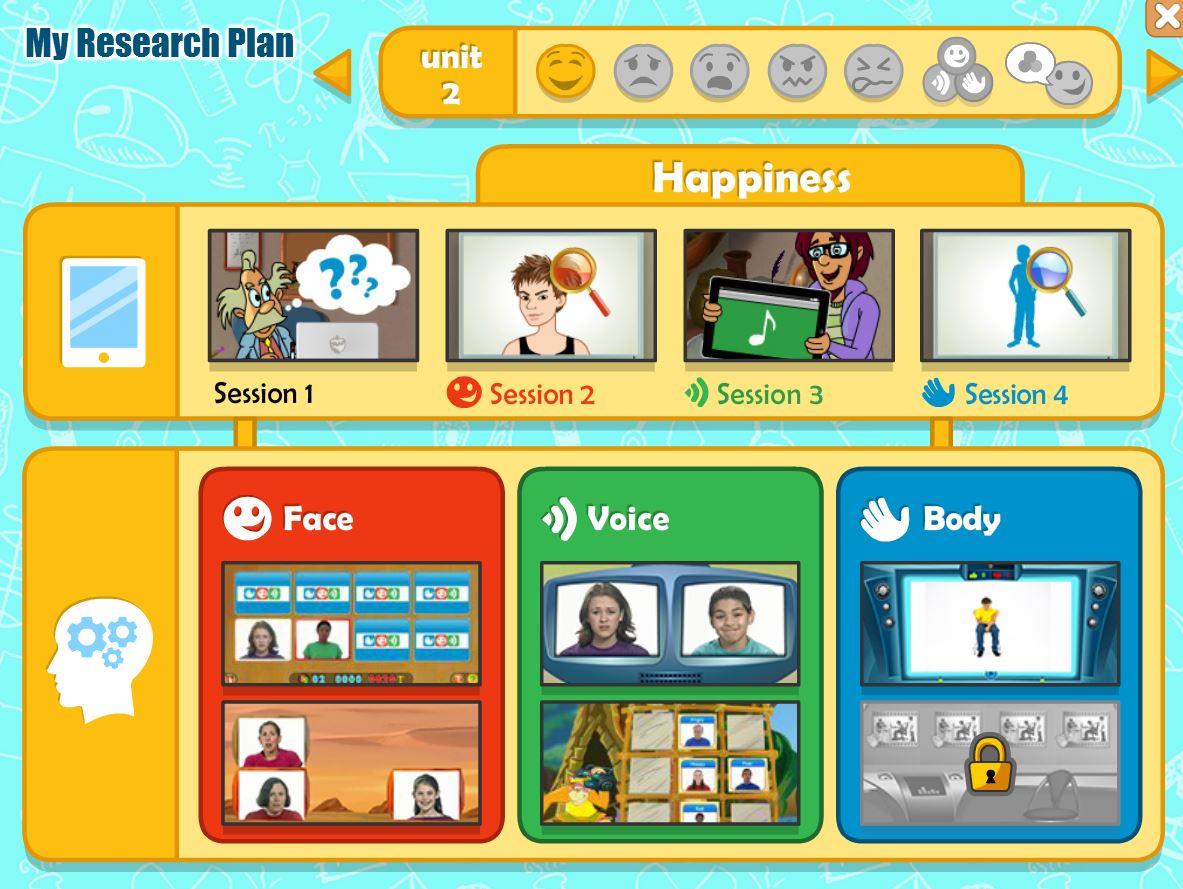Click the locked Body game

(x=989, y=763)
